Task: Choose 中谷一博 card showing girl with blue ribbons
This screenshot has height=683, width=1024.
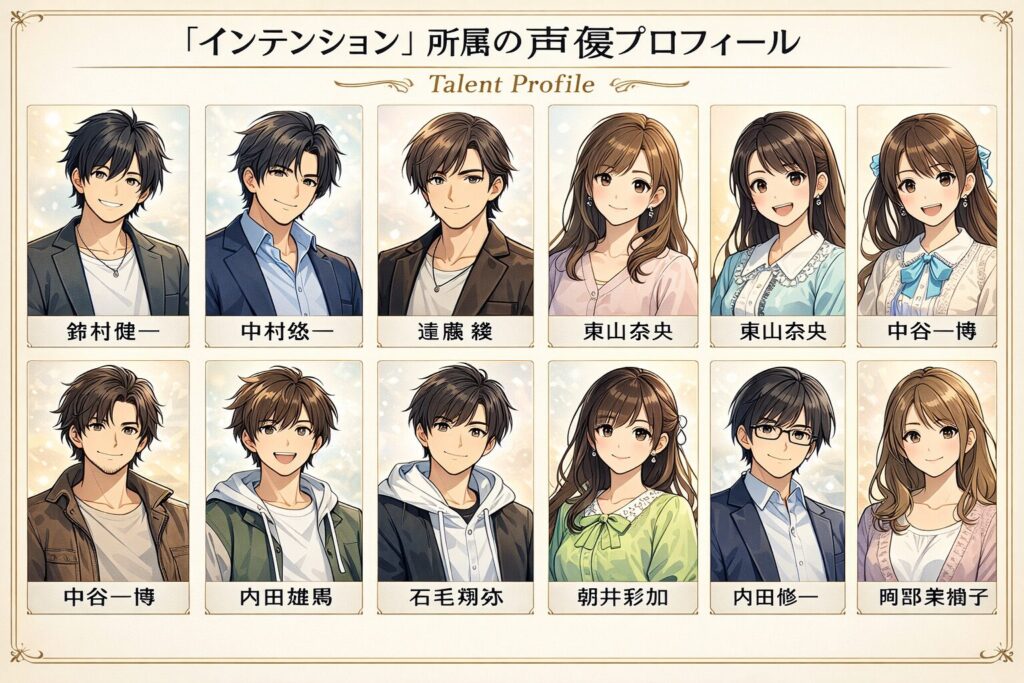Action: point(928,225)
